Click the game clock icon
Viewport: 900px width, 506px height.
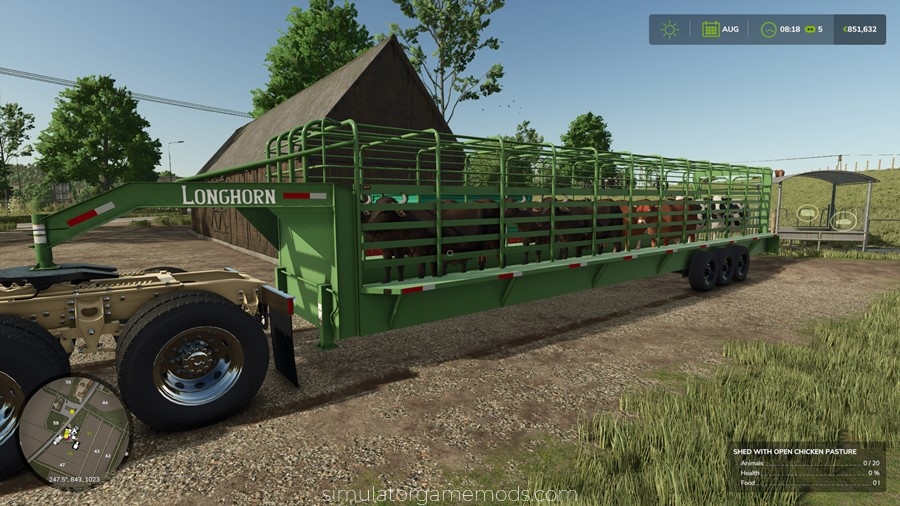[768, 29]
